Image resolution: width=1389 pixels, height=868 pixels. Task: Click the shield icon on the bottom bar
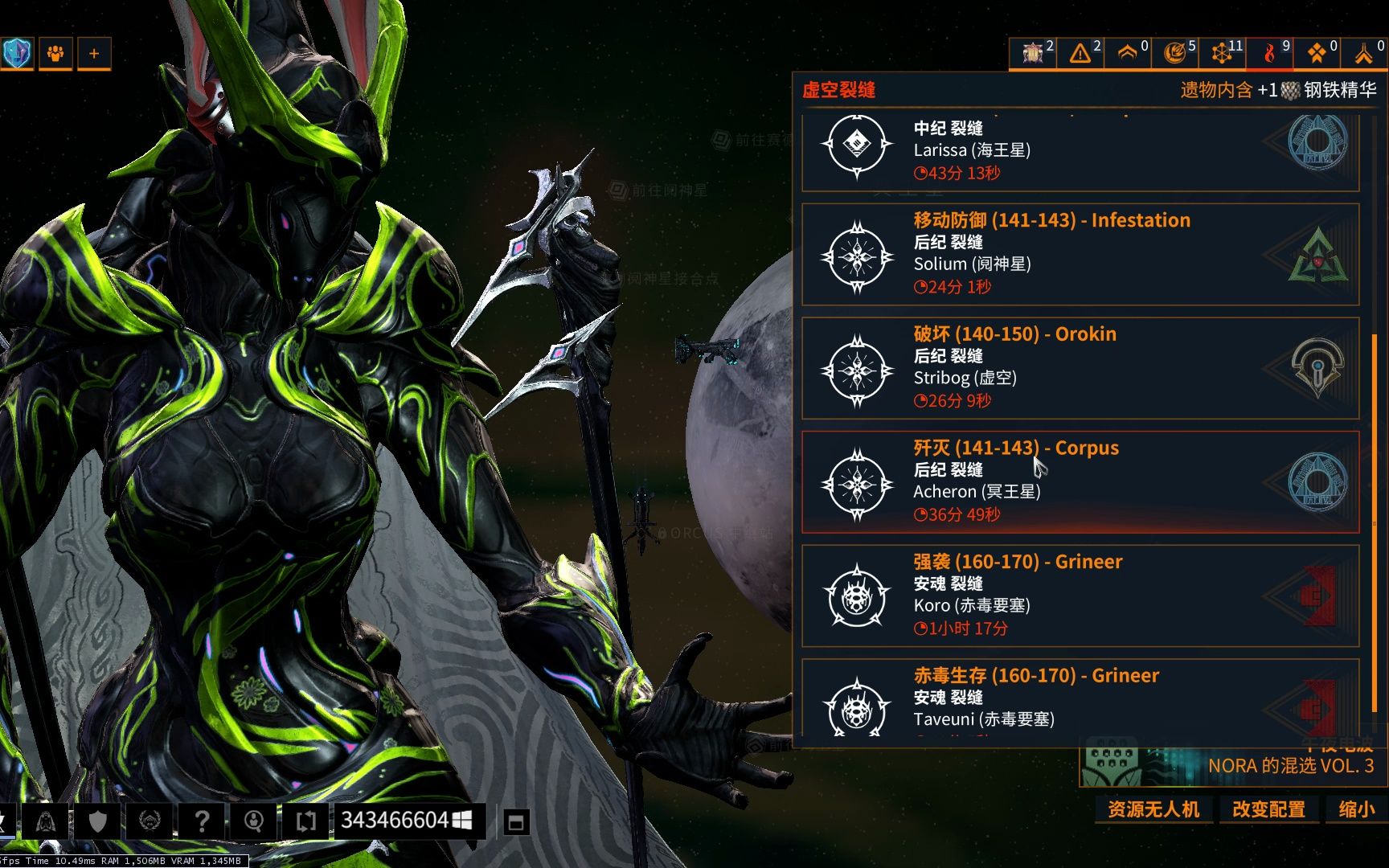(97, 821)
